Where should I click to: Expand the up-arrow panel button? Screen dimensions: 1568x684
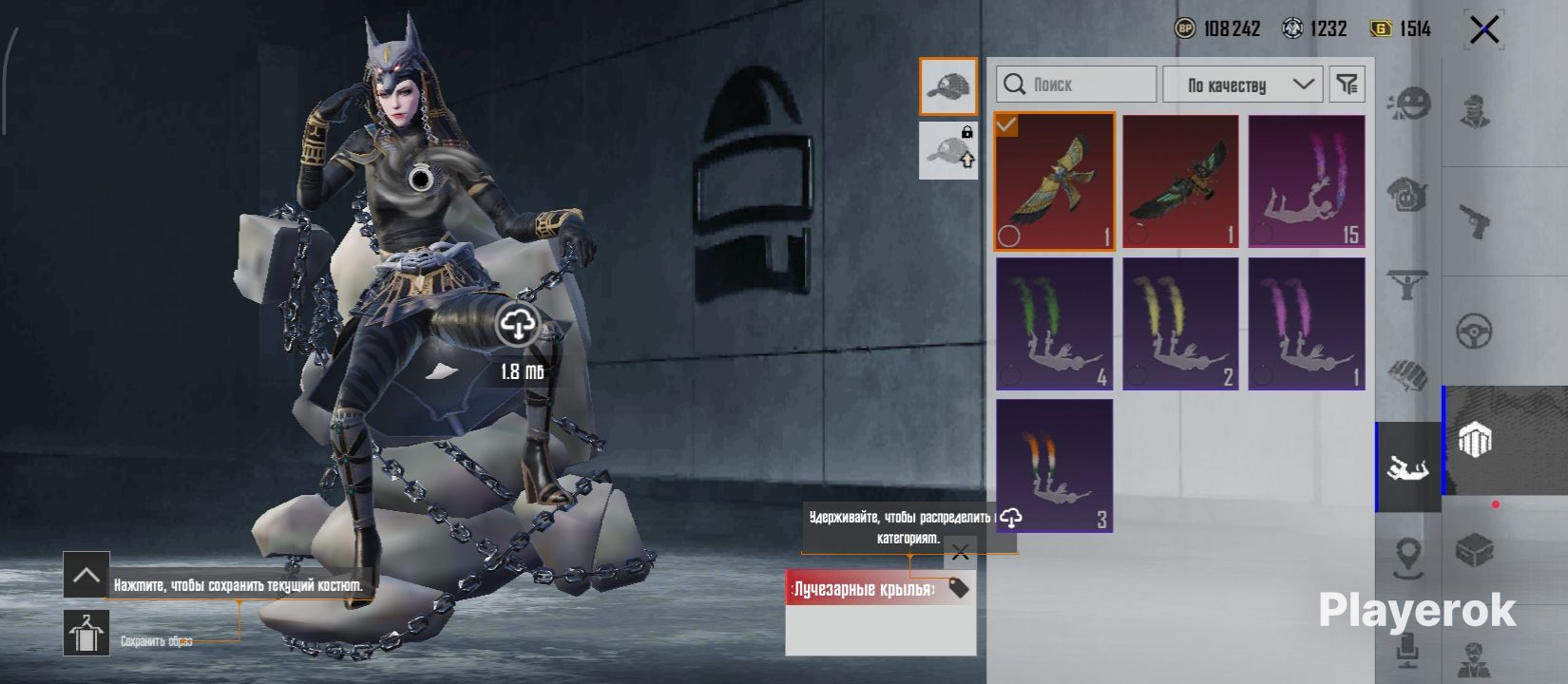pyautogui.click(x=86, y=575)
